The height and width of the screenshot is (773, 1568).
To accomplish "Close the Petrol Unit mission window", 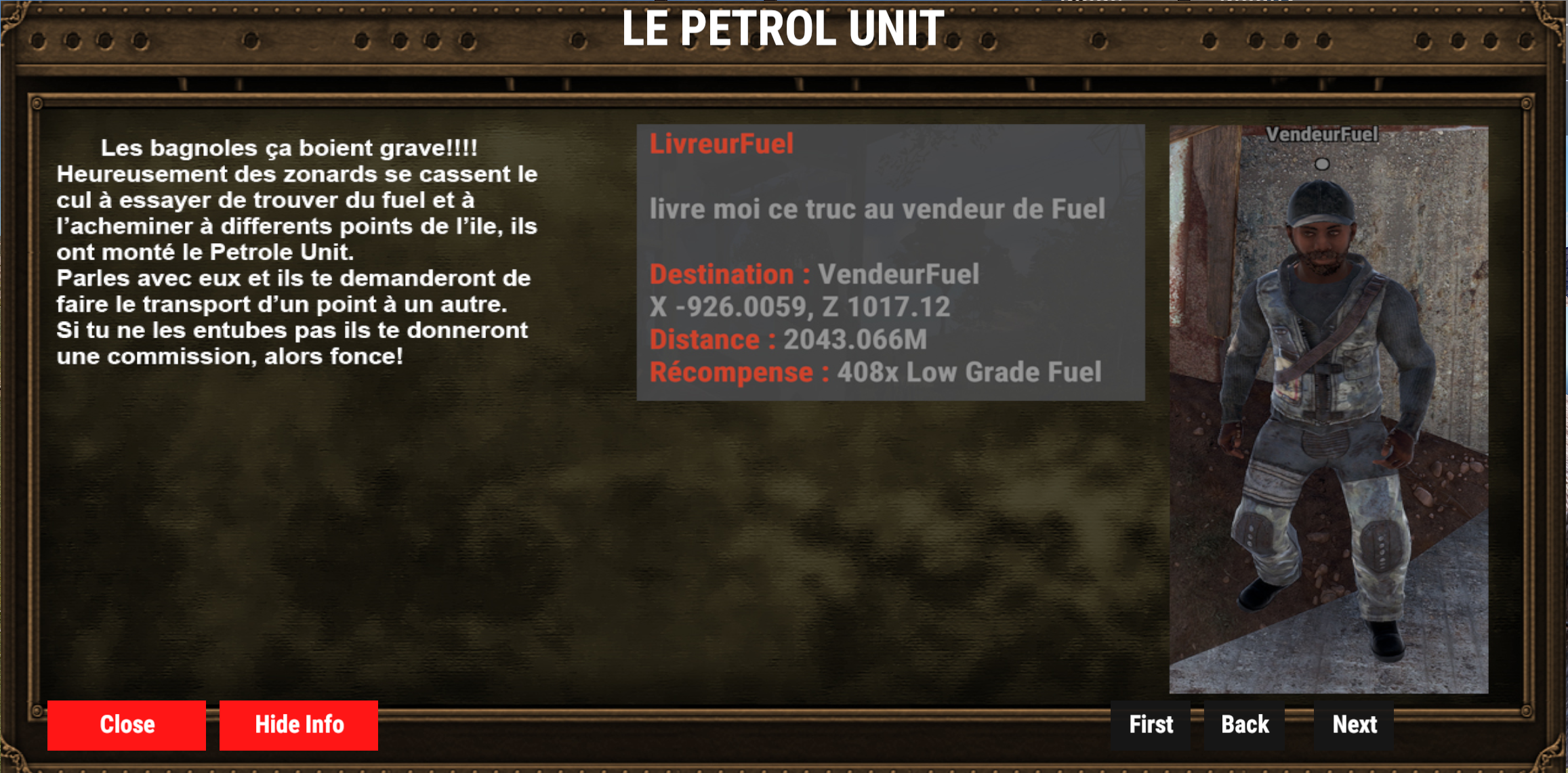I will coord(126,724).
